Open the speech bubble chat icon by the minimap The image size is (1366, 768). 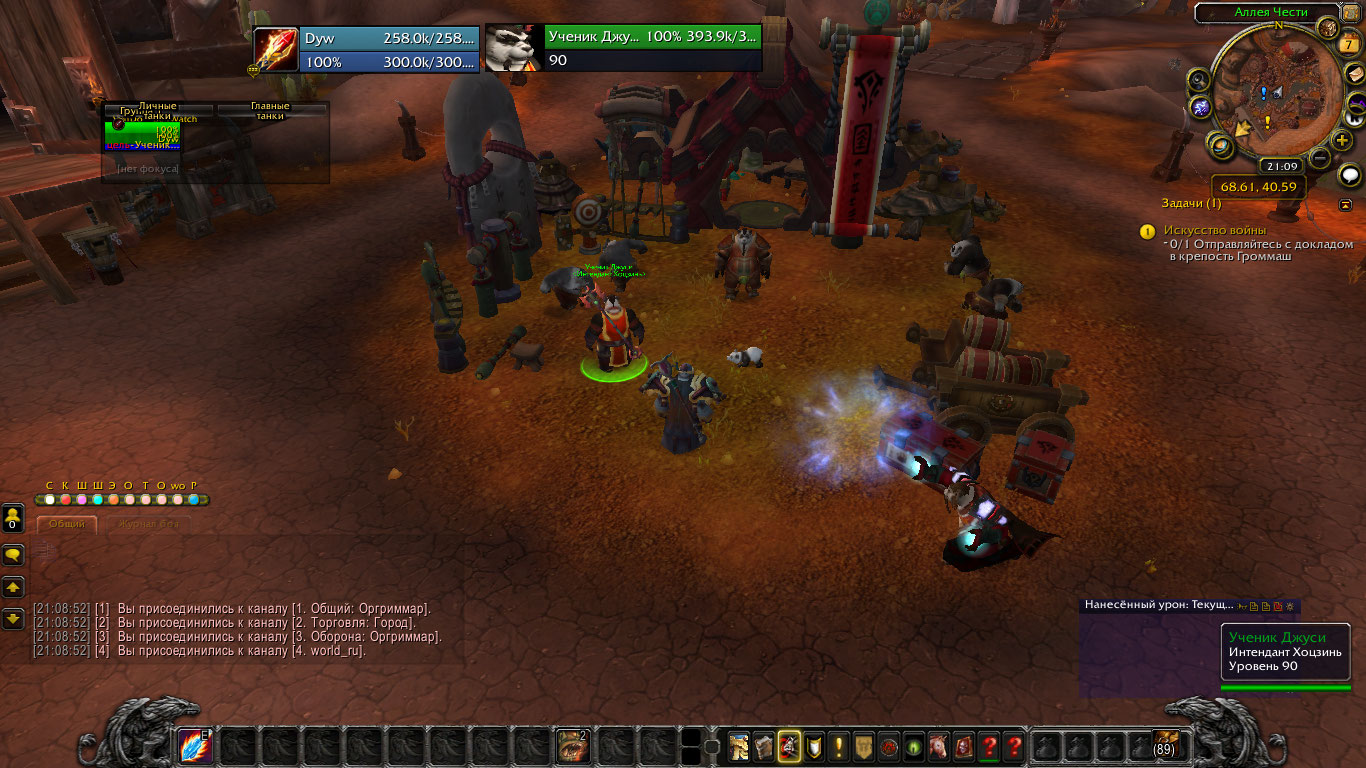pyautogui.click(x=1350, y=176)
